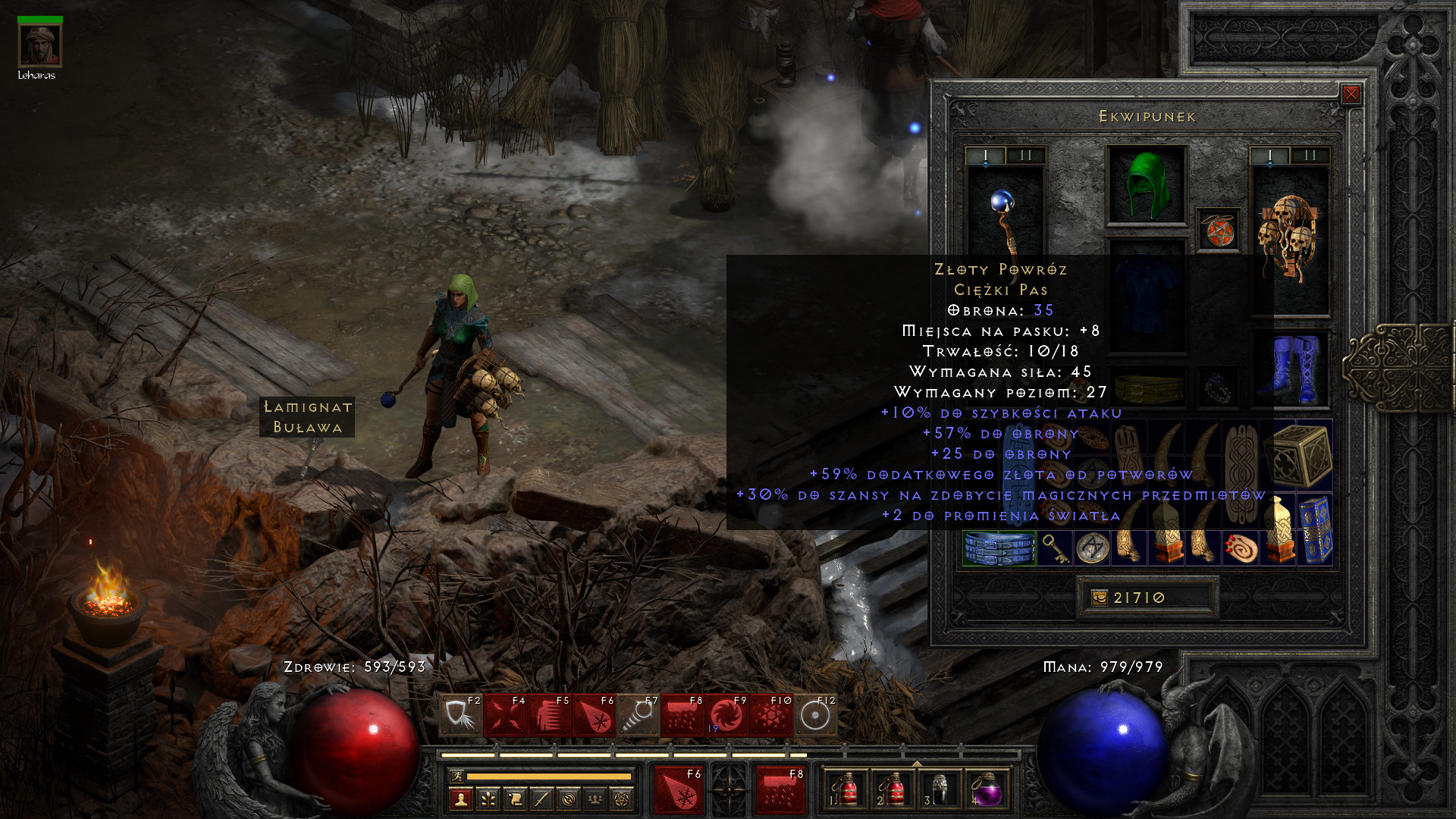Click the pentagram amulet slot
The image size is (1456, 819).
[x=1219, y=231]
